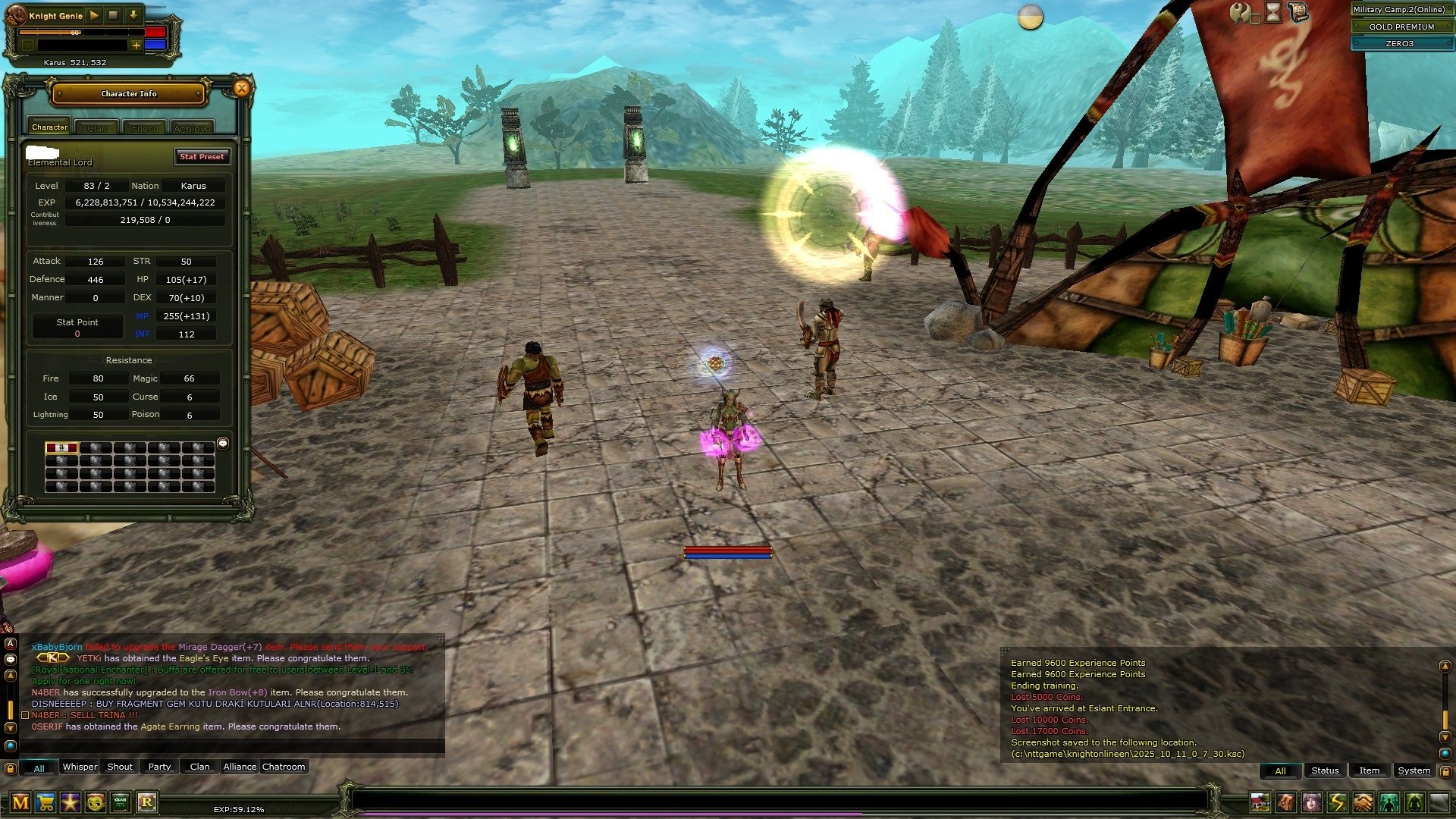Switch to the Chatroom tab
Image resolution: width=1456 pixels, height=819 pixels.
[x=284, y=767]
